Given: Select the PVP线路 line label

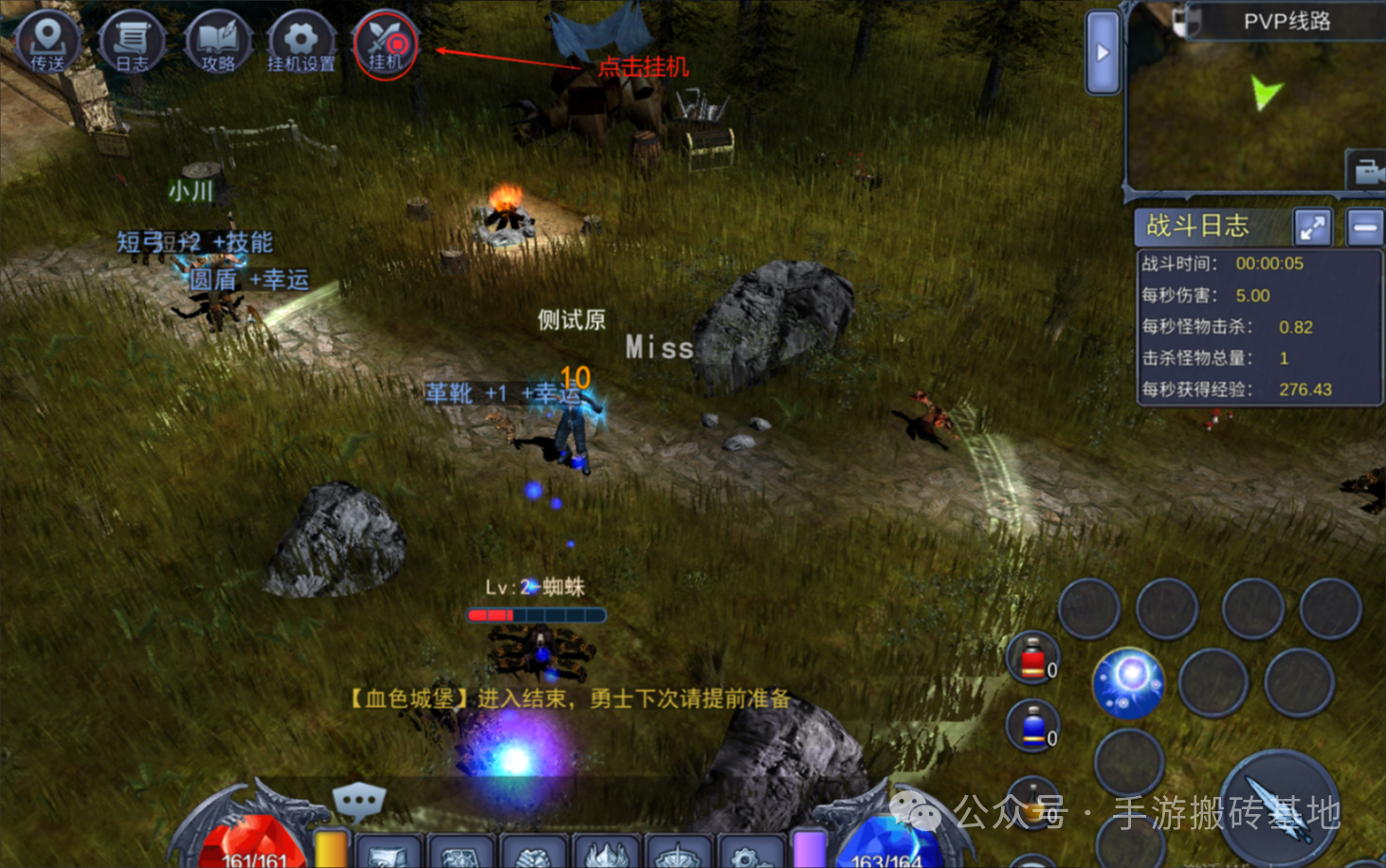Looking at the screenshot, I should [1286, 21].
